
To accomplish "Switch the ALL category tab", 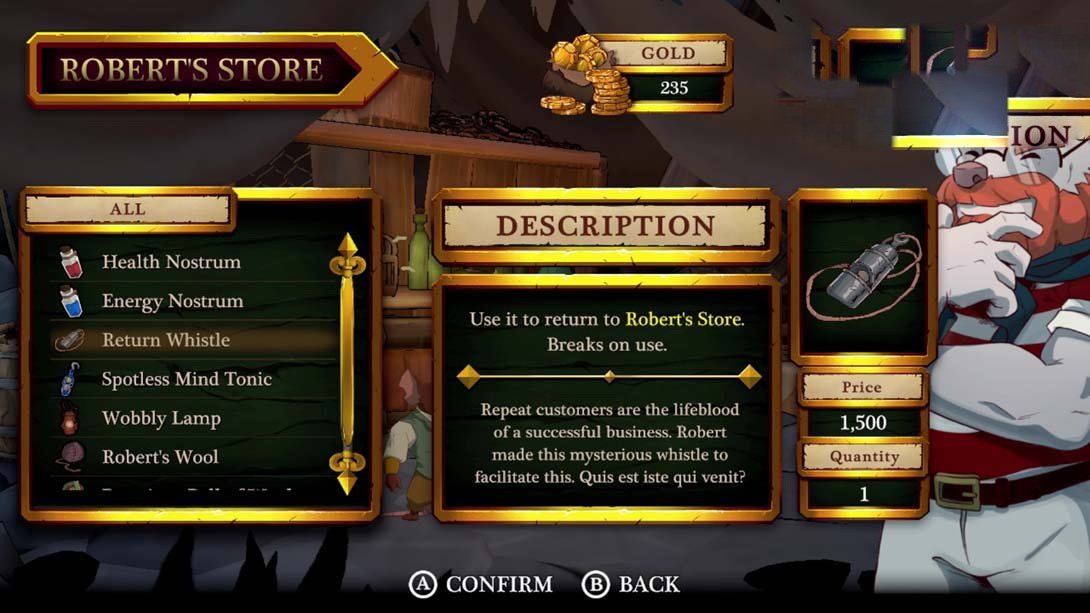I will pyautogui.click(x=128, y=210).
